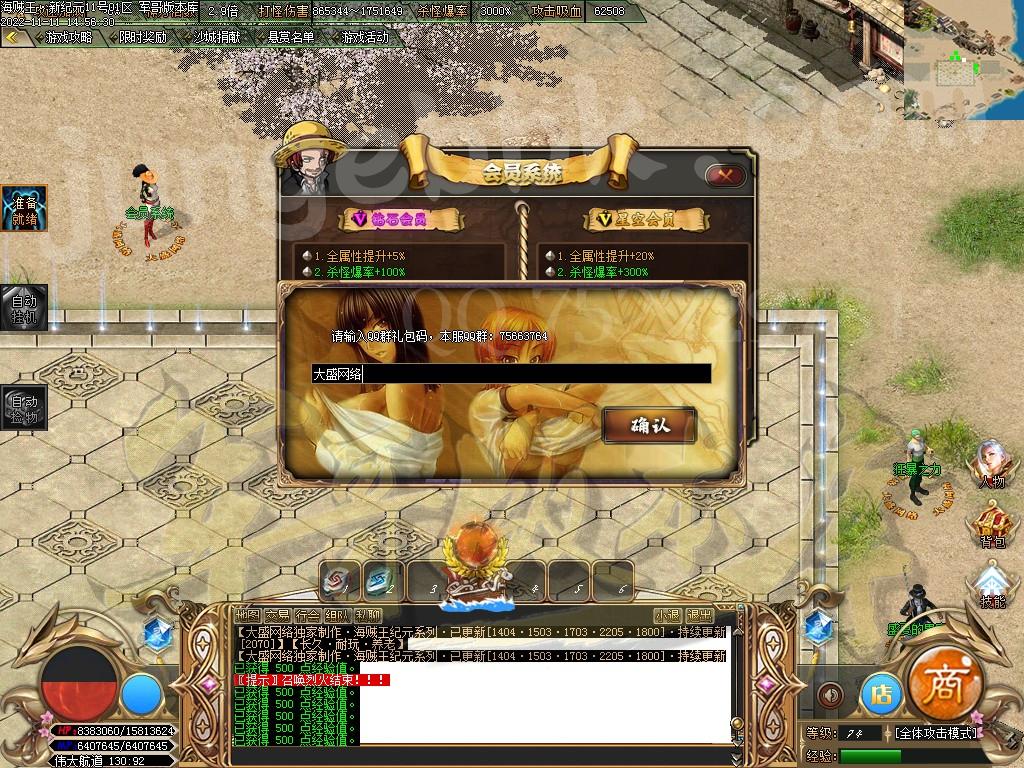Open the 技能 skills panel
1024x768 pixels.
pyautogui.click(x=992, y=586)
